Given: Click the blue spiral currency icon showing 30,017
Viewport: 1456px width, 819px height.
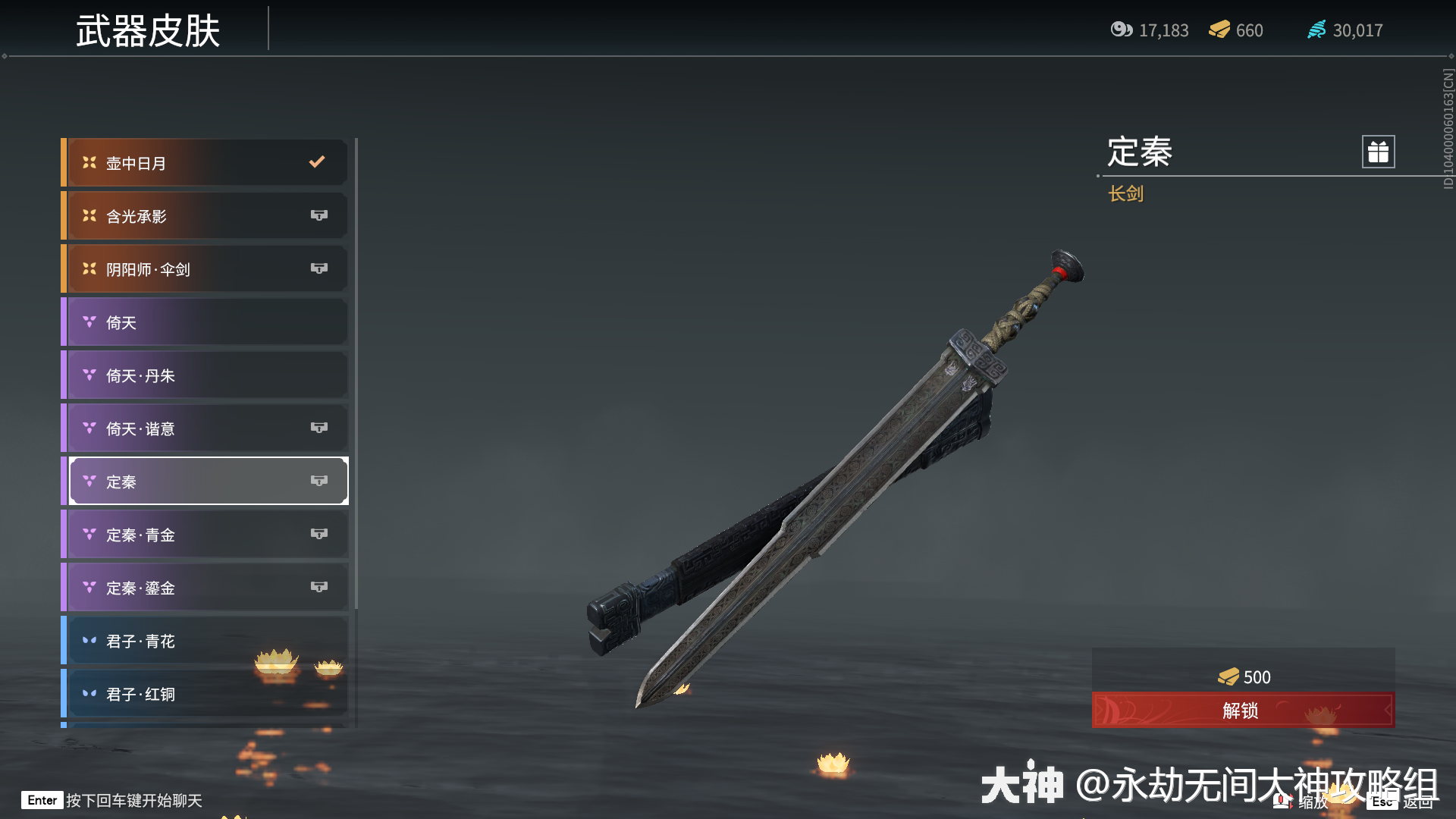Looking at the screenshot, I should click(x=1316, y=30).
